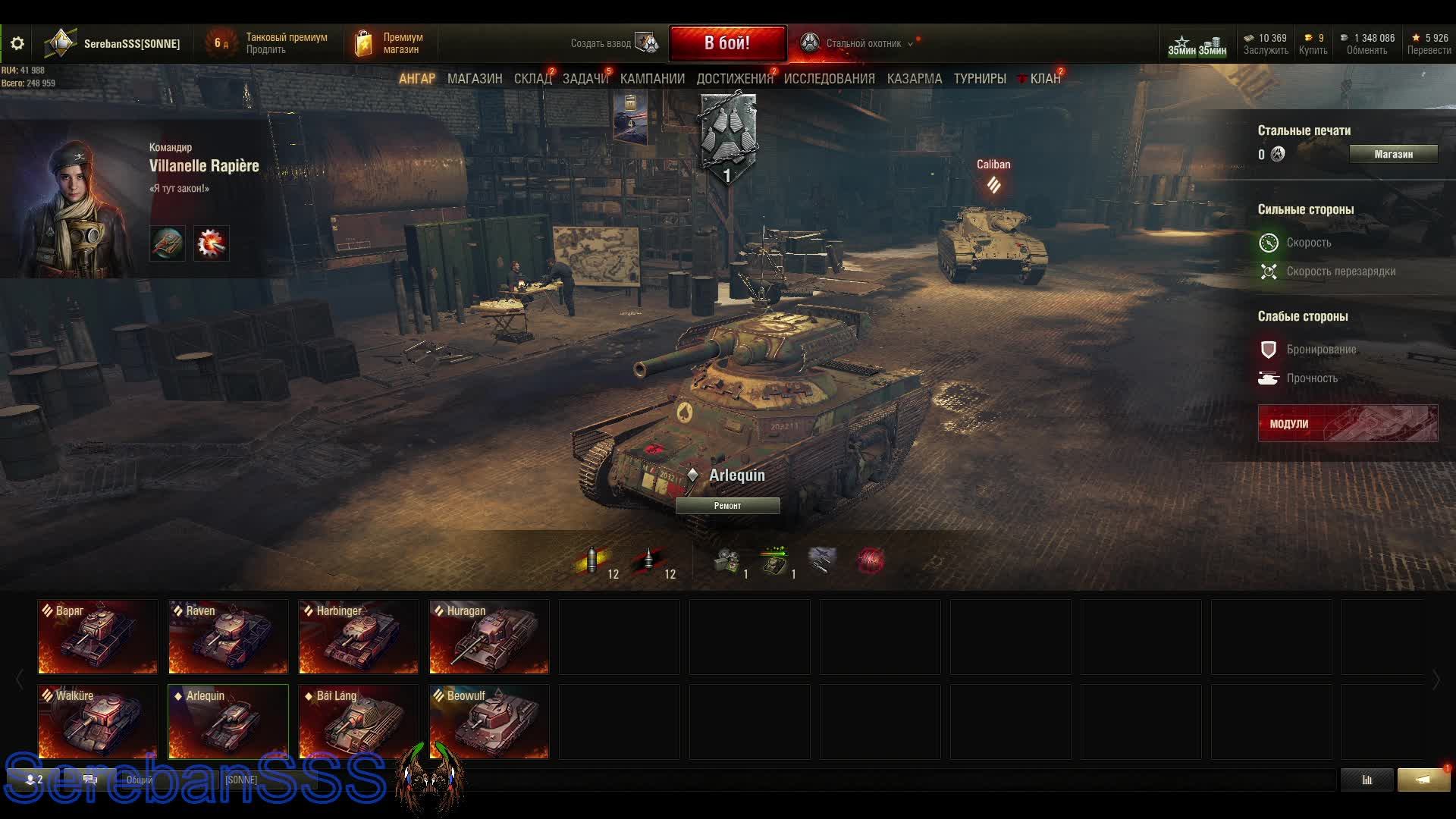Open the МОДУЛИ modules panel
The height and width of the screenshot is (819, 1456).
click(1347, 423)
